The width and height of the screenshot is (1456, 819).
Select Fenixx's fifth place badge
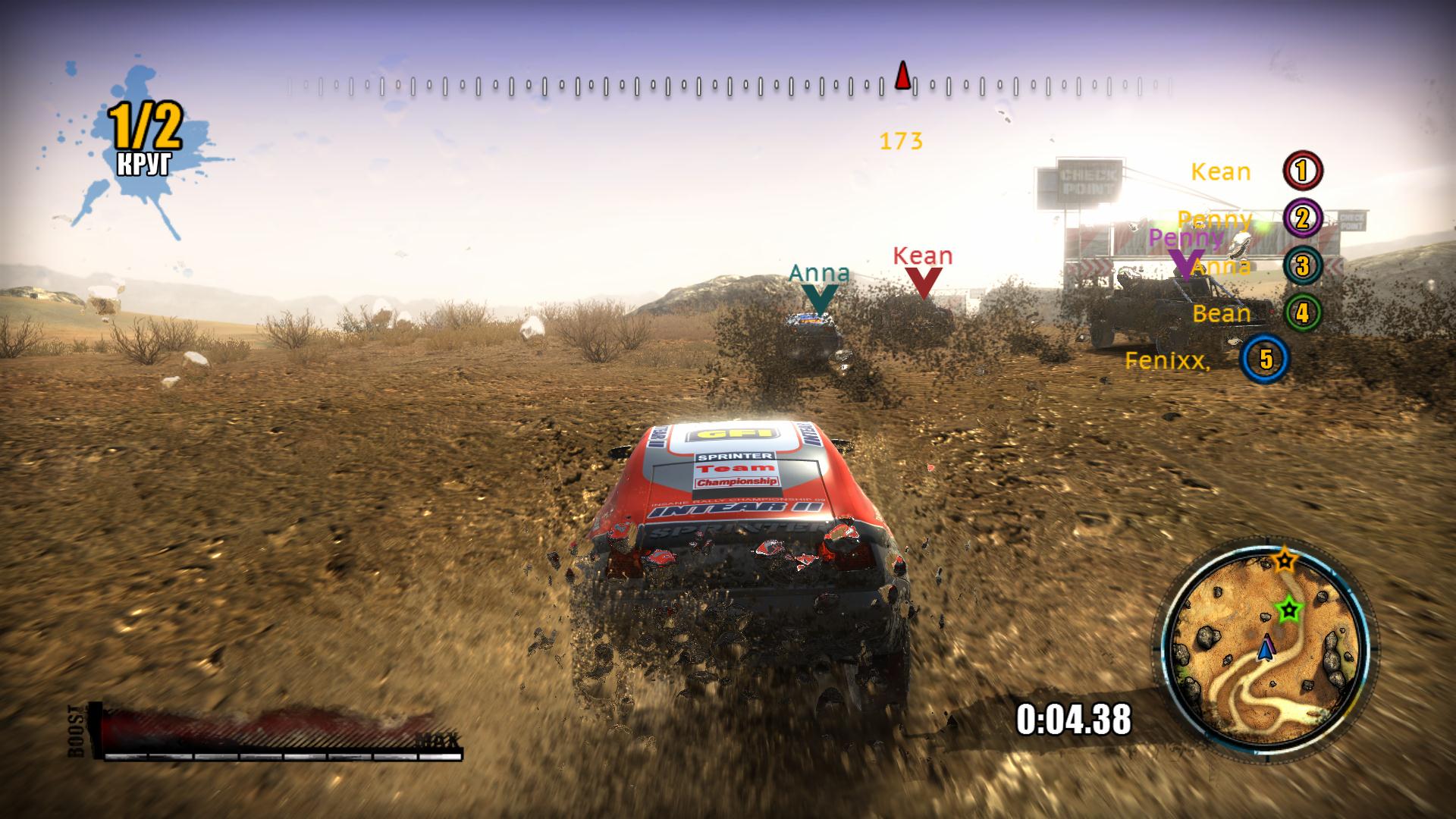(x=1266, y=359)
